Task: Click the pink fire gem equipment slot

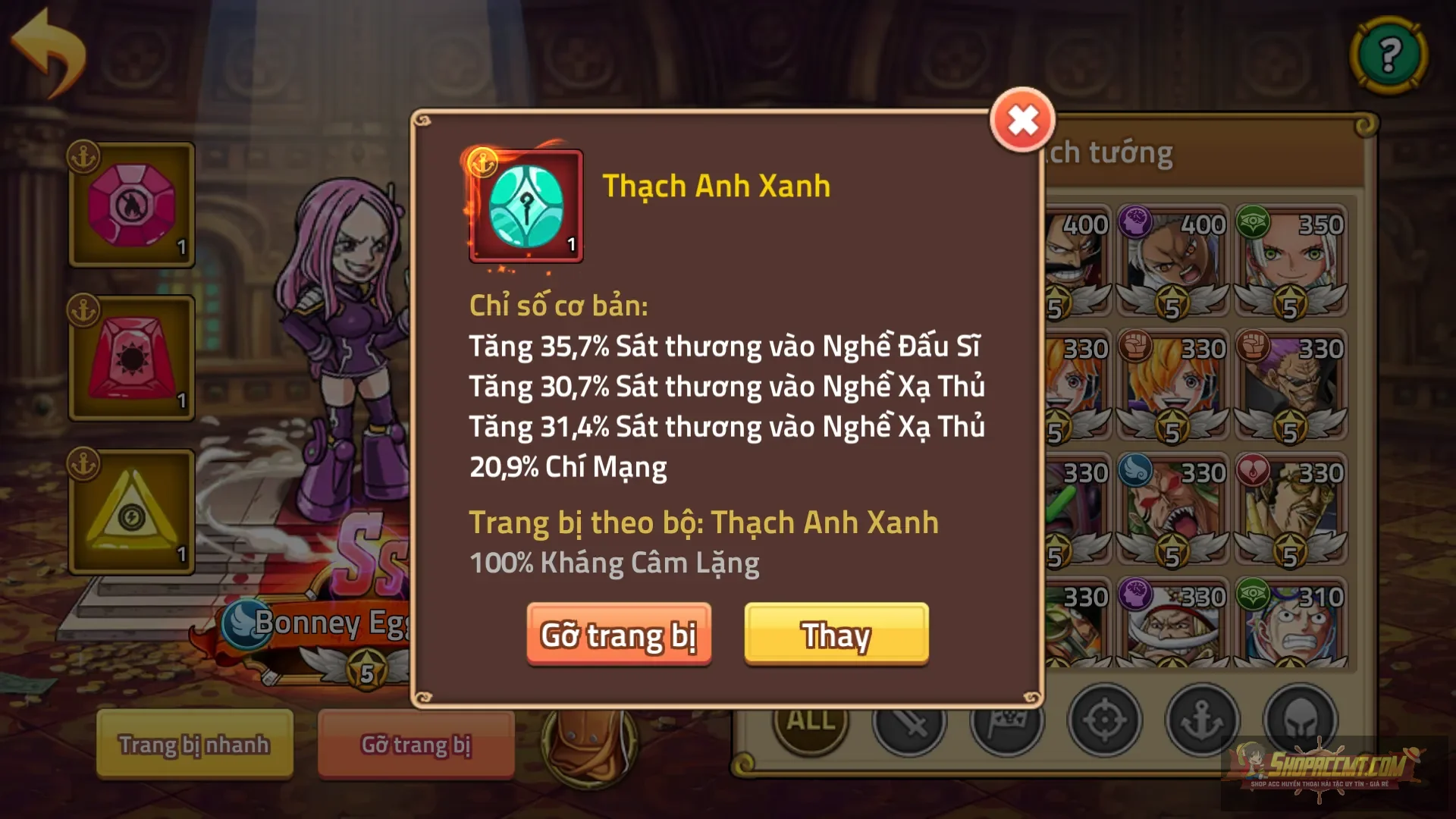Action: pyautogui.click(x=130, y=205)
